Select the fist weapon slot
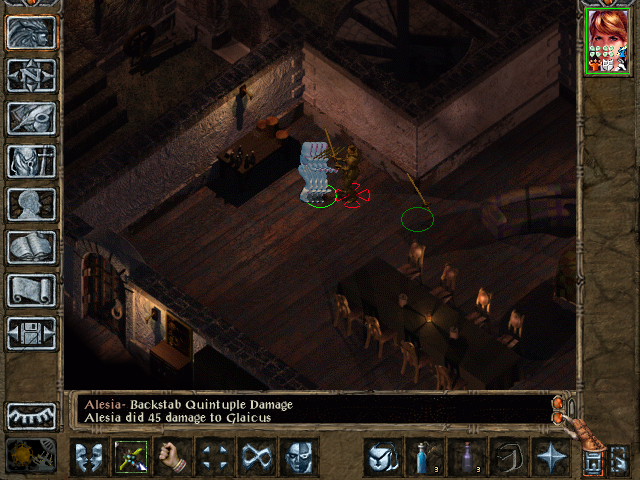The image size is (640, 480). click(x=173, y=458)
